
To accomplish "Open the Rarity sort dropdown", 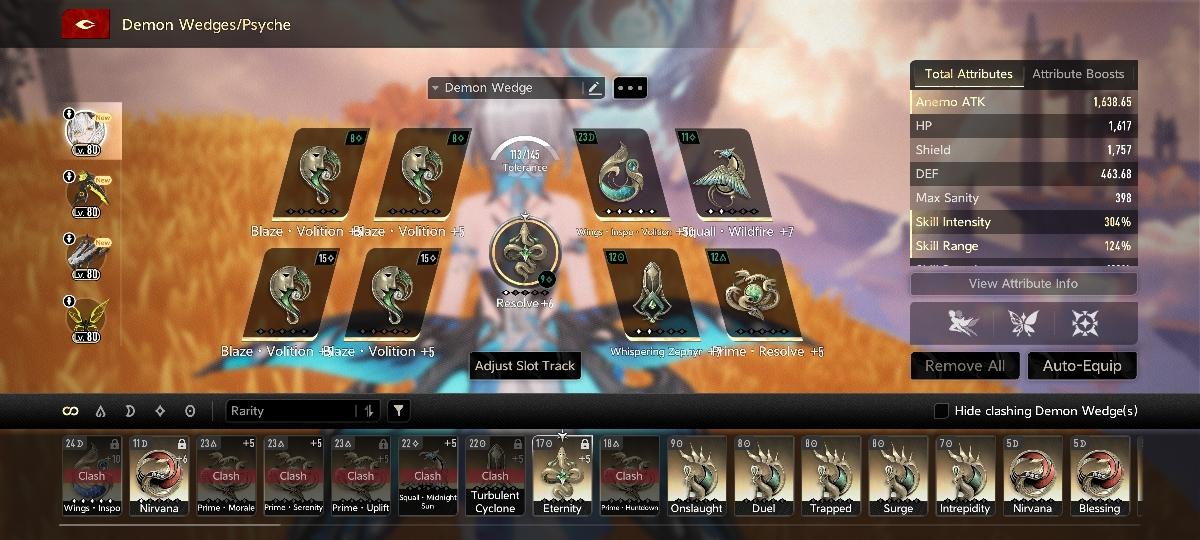I will point(302,411).
